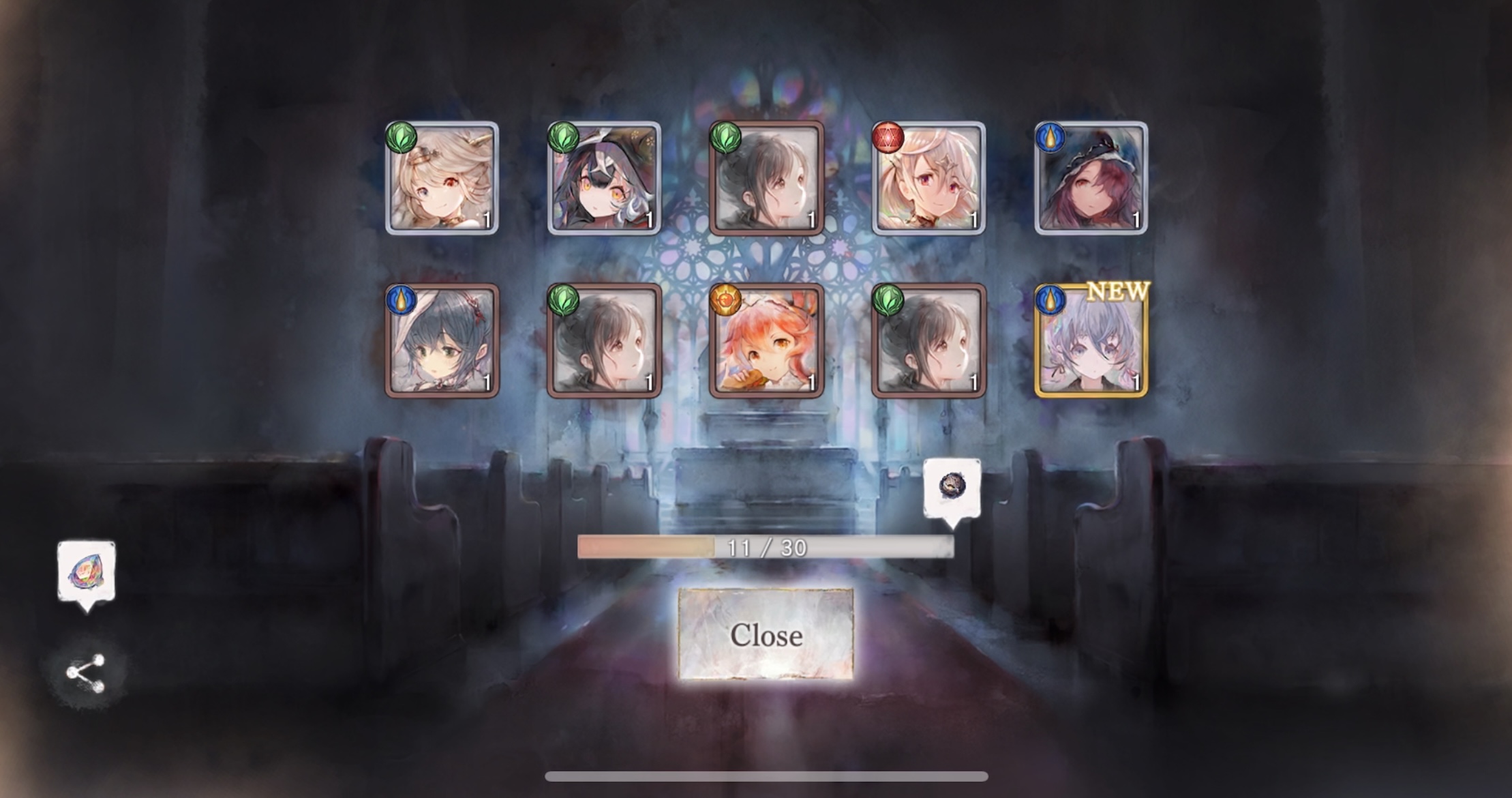Image resolution: width=1512 pixels, height=798 pixels.
Task: Tap the dark orb reward bubble
Action: 952,487
